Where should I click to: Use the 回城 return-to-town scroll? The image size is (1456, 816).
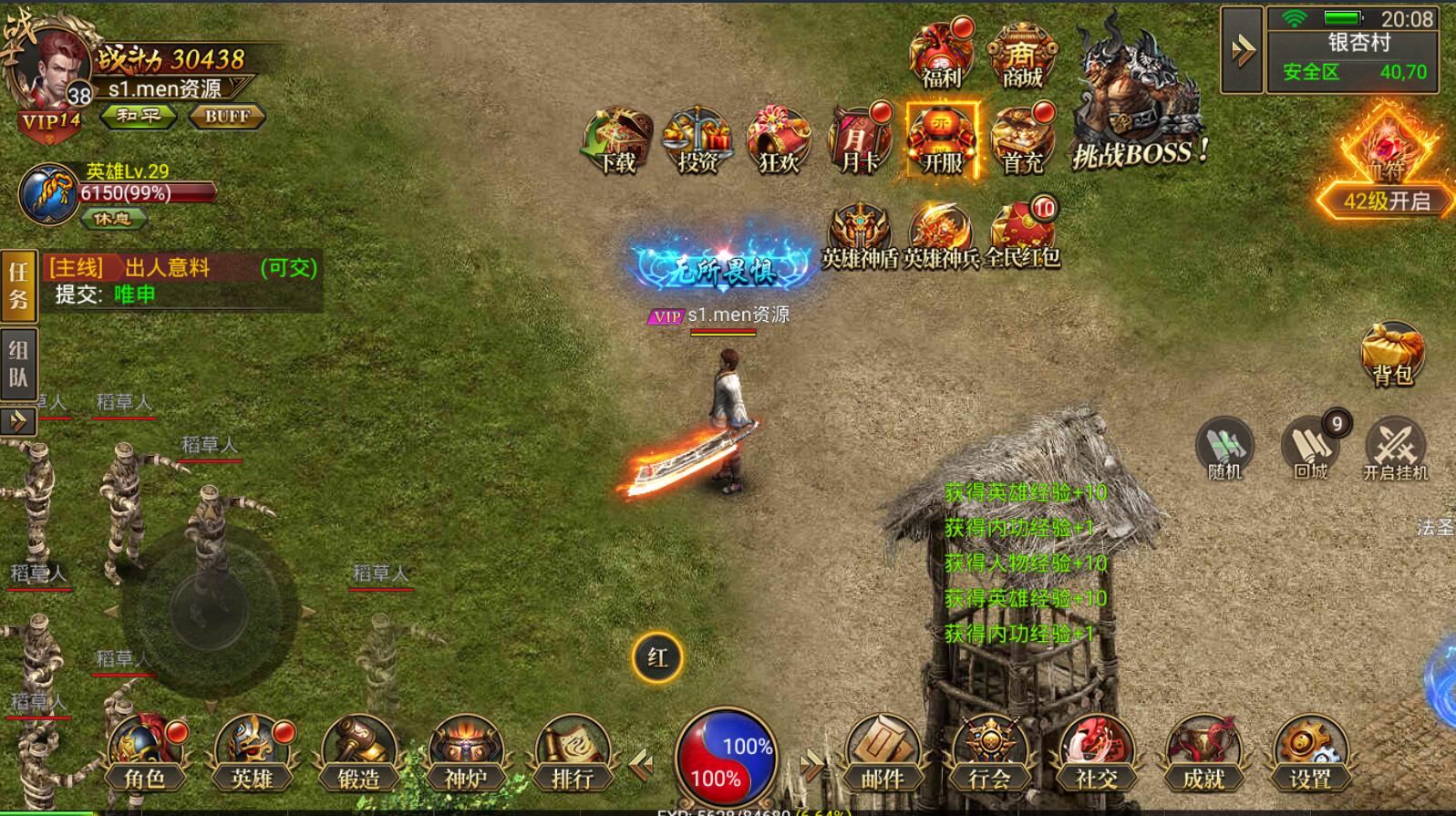tap(1310, 449)
